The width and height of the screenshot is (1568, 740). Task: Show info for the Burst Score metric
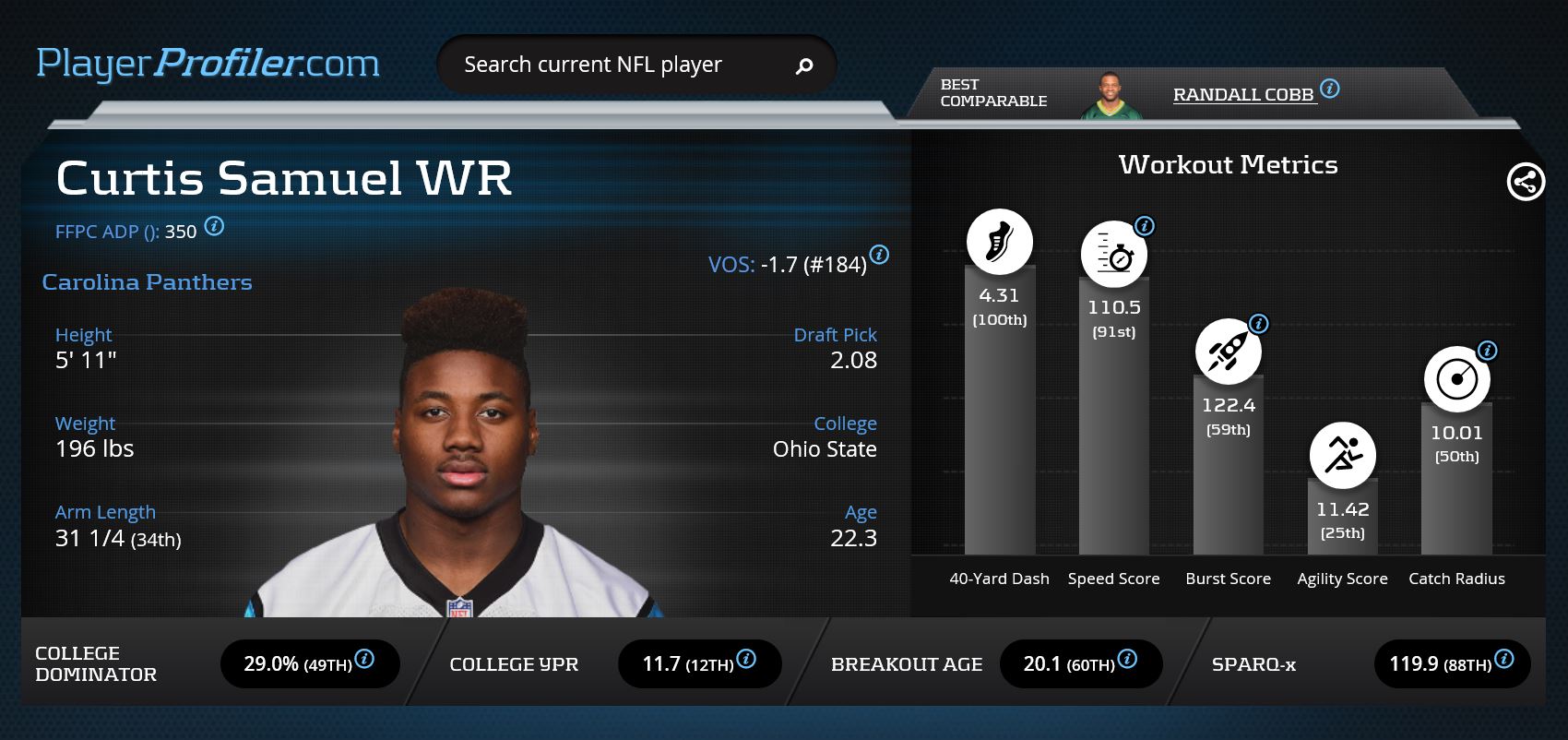point(1259,324)
